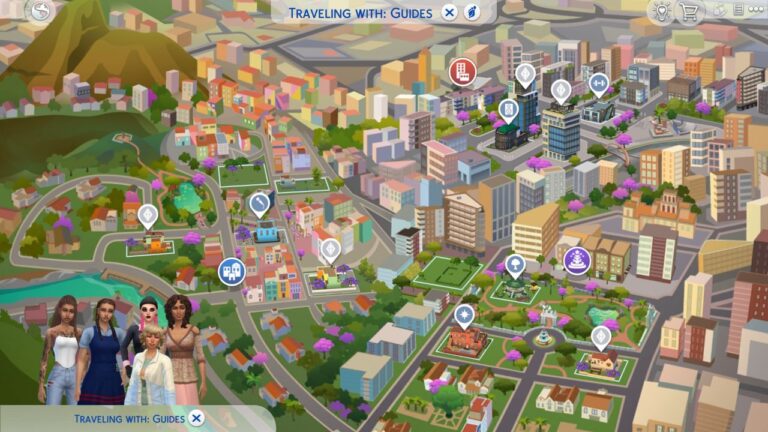This screenshot has width=768, height=432.
Task: Select the traveling Sims group portrait
Action: tap(120, 350)
